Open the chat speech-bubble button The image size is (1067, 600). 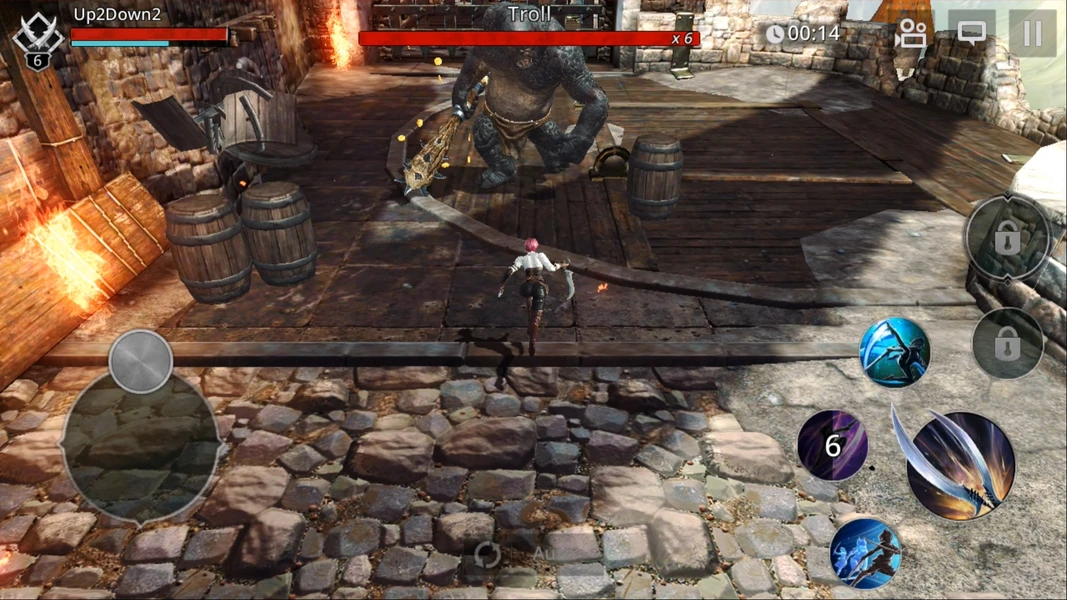971,33
